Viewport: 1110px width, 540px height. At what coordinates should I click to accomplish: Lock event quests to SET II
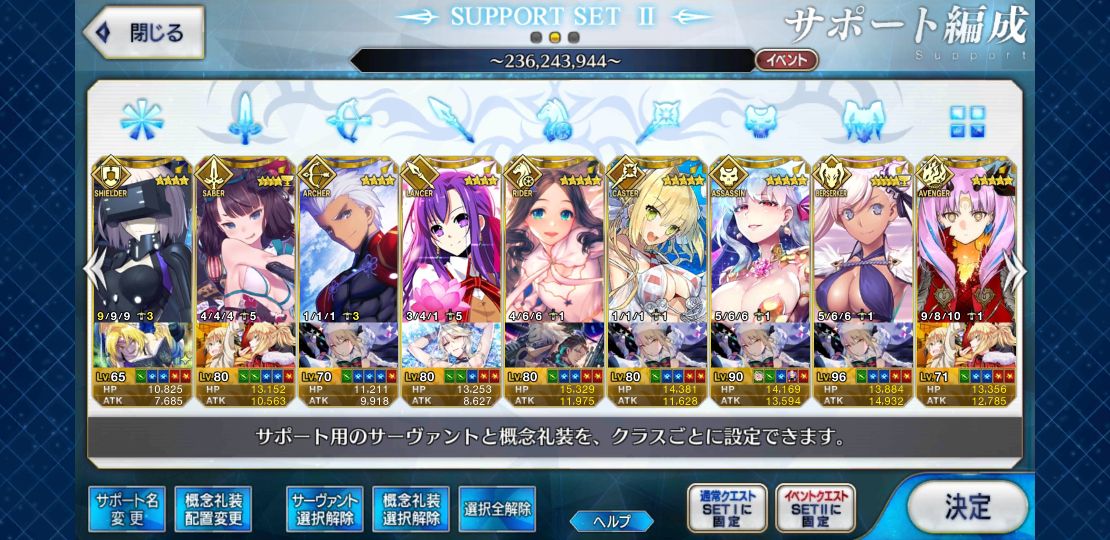(x=814, y=508)
